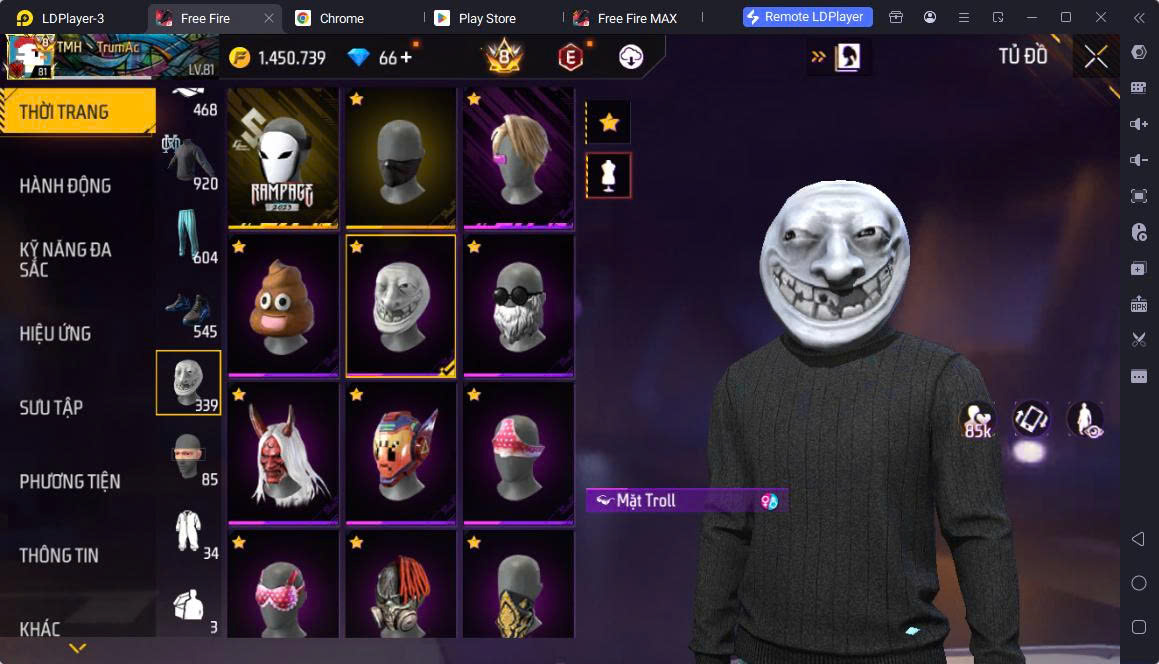Choose the red oni mask with white hair
Viewport: 1159px width, 664px height.
pyautogui.click(x=283, y=452)
